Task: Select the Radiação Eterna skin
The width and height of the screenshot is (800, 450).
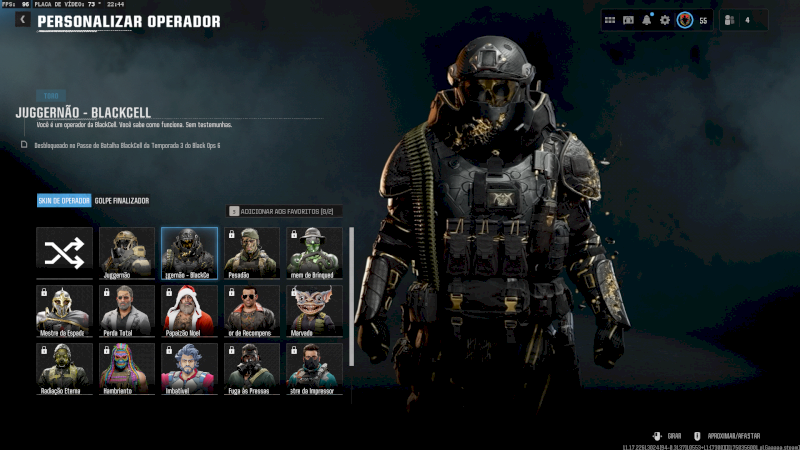Action: point(65,366)
